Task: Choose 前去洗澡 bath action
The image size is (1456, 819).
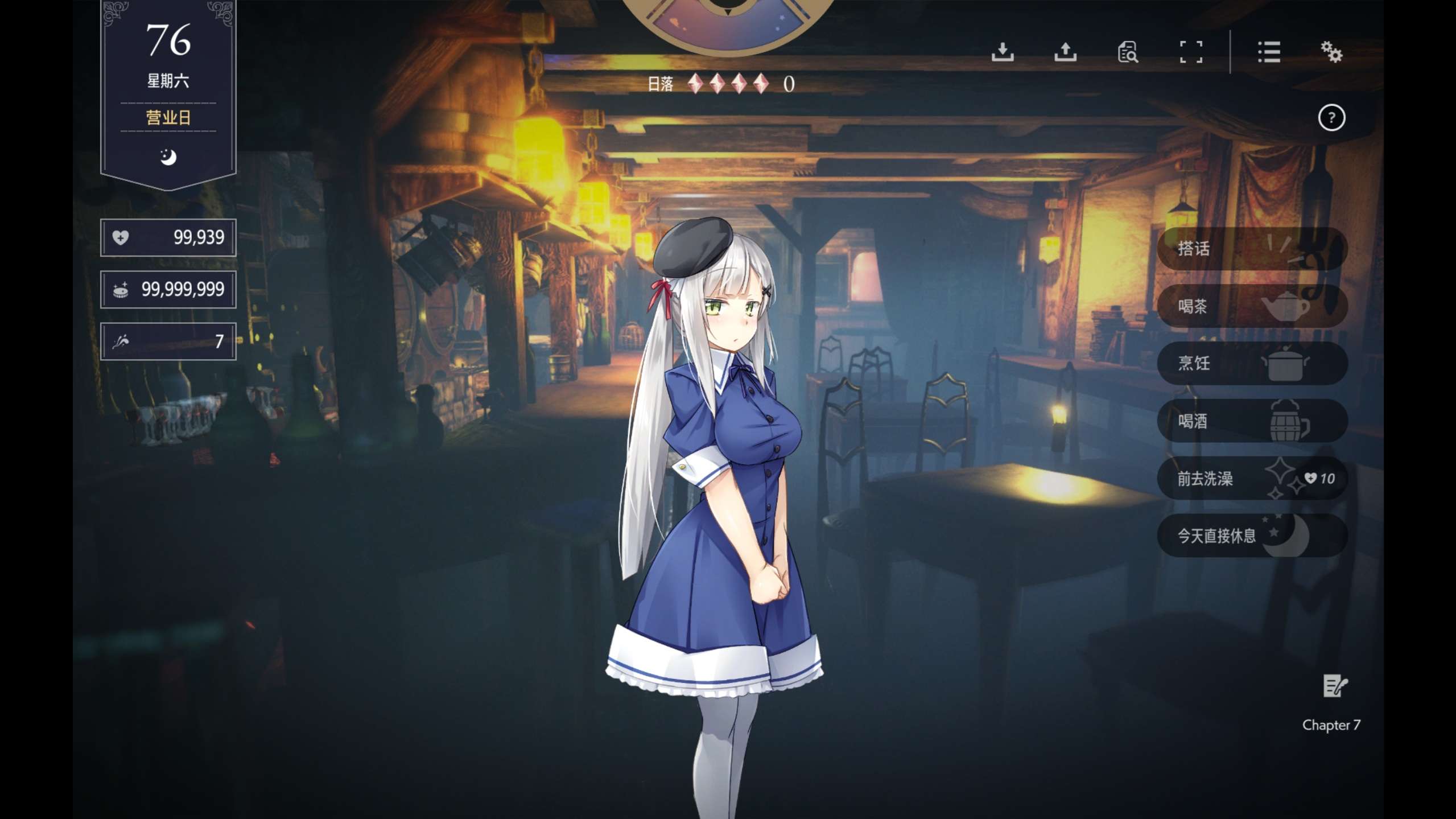Action: click(1251, 479)
